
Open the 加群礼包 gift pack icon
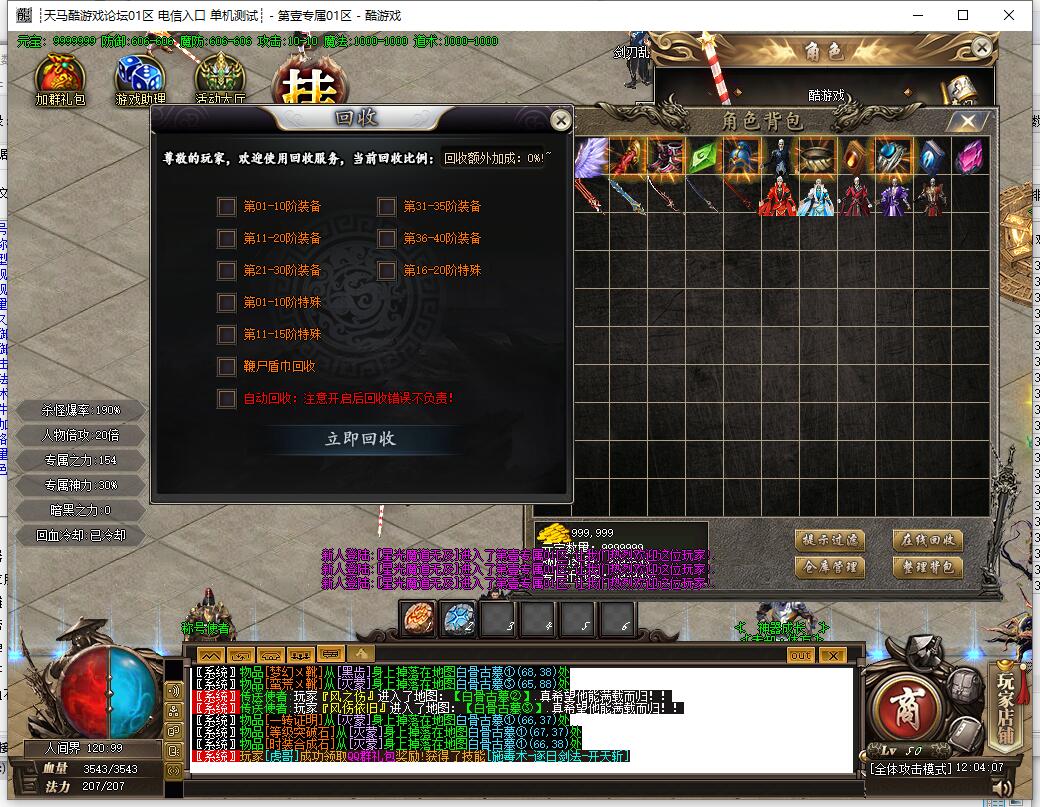(60, 78)
